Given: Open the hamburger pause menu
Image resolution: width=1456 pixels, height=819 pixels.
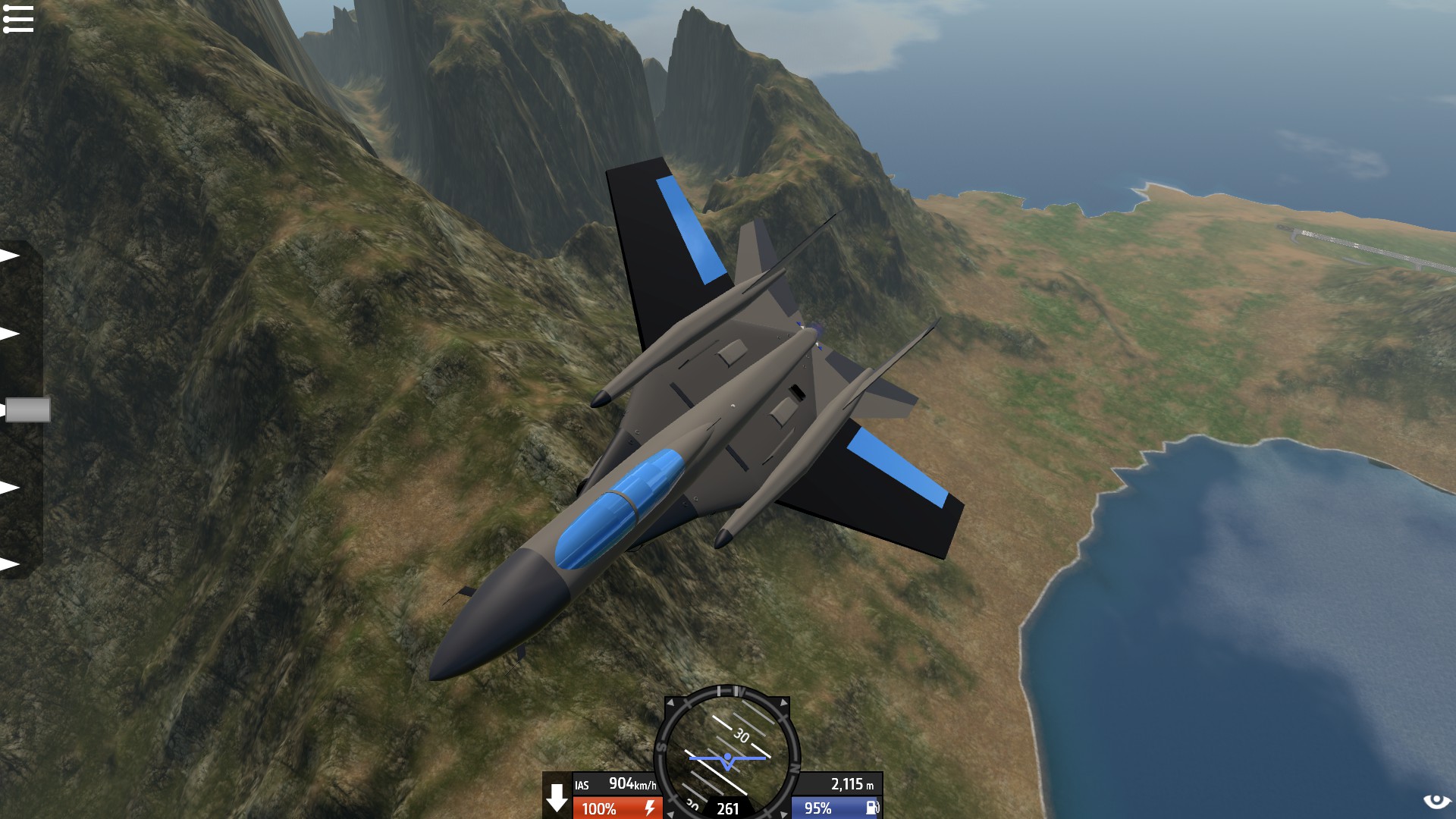Looking at the screenshot, I should pyautogui.click(x=18, y=19).
